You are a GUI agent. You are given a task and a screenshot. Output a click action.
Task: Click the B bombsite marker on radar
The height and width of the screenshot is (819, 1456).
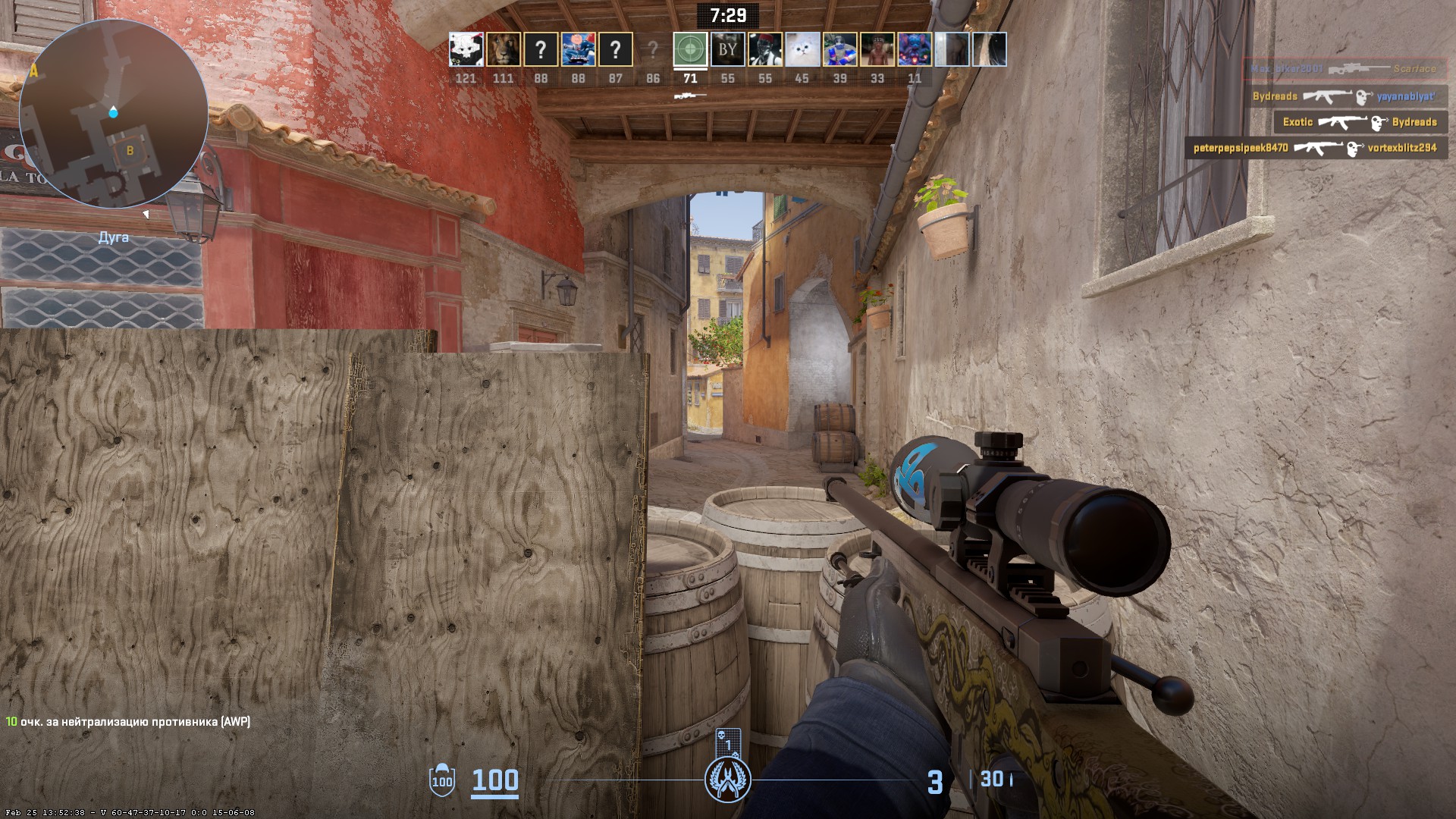pyautogui.click(x=130, y=150)
